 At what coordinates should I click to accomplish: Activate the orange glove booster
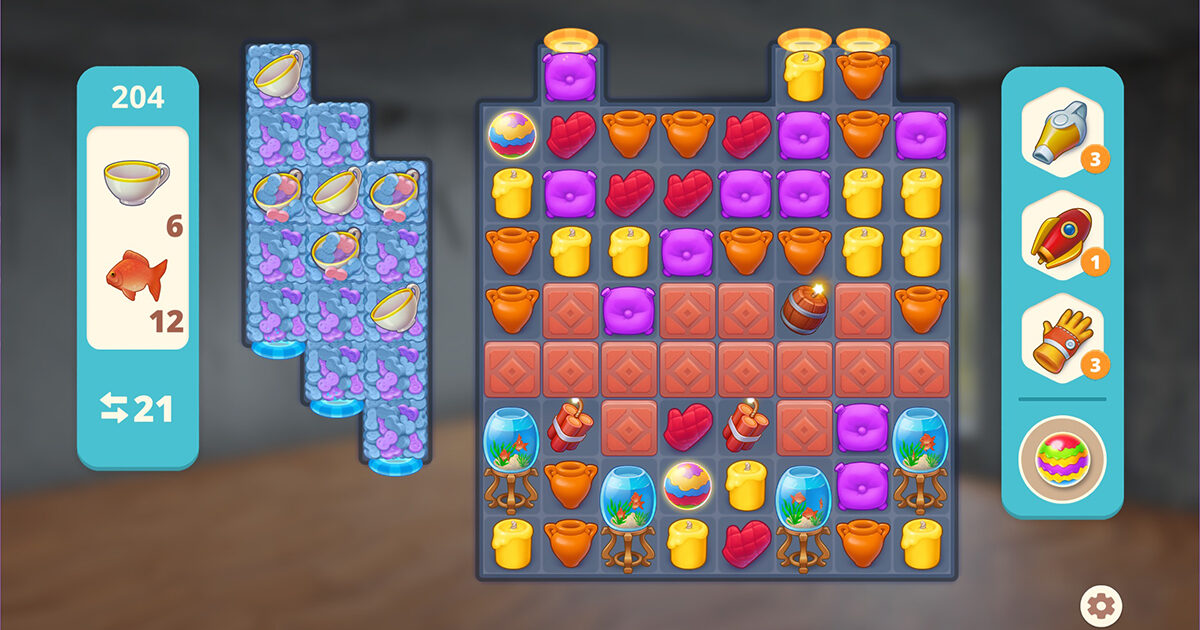1062,340
